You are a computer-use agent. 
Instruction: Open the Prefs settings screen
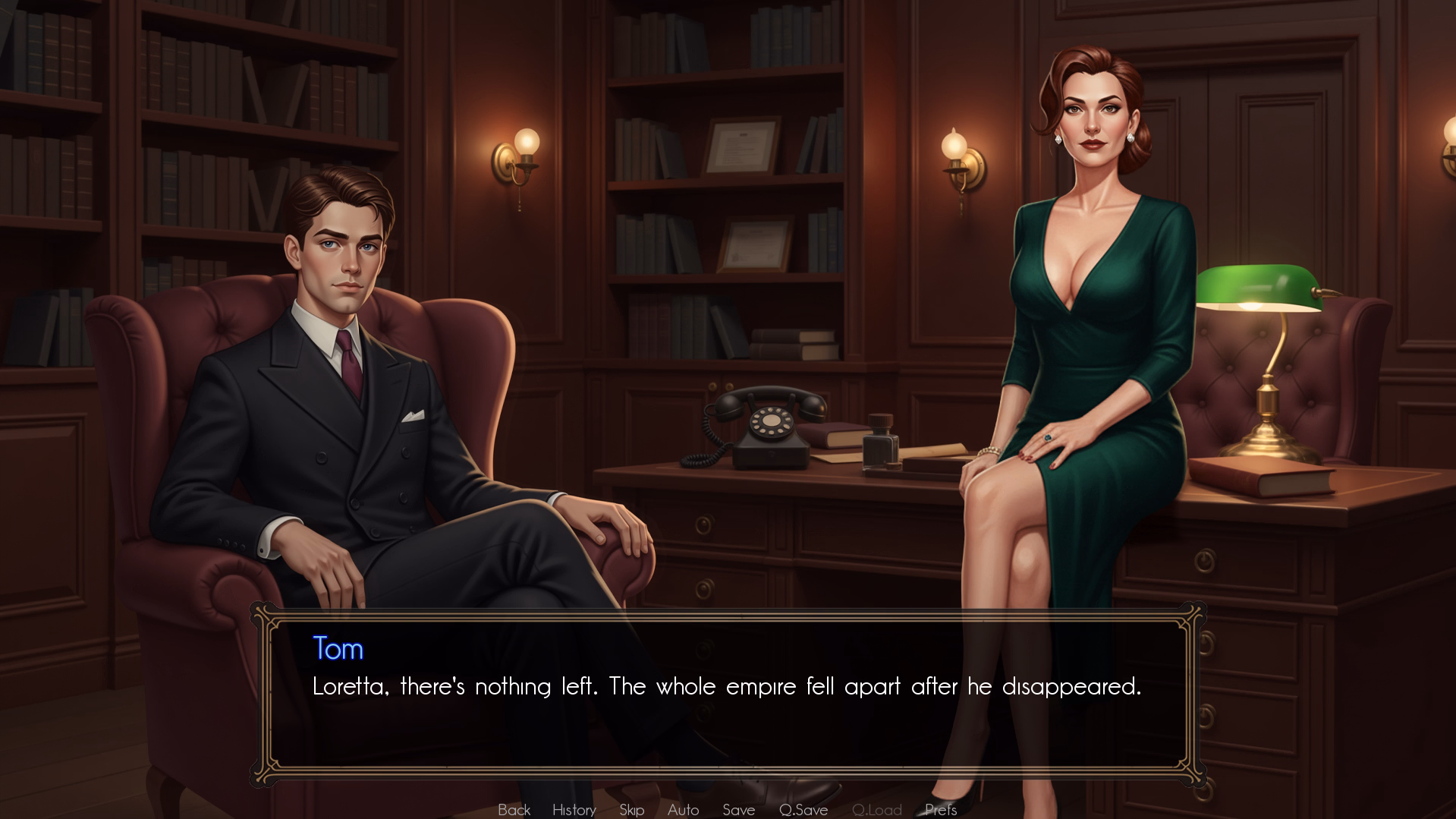(x=940, y=809)
